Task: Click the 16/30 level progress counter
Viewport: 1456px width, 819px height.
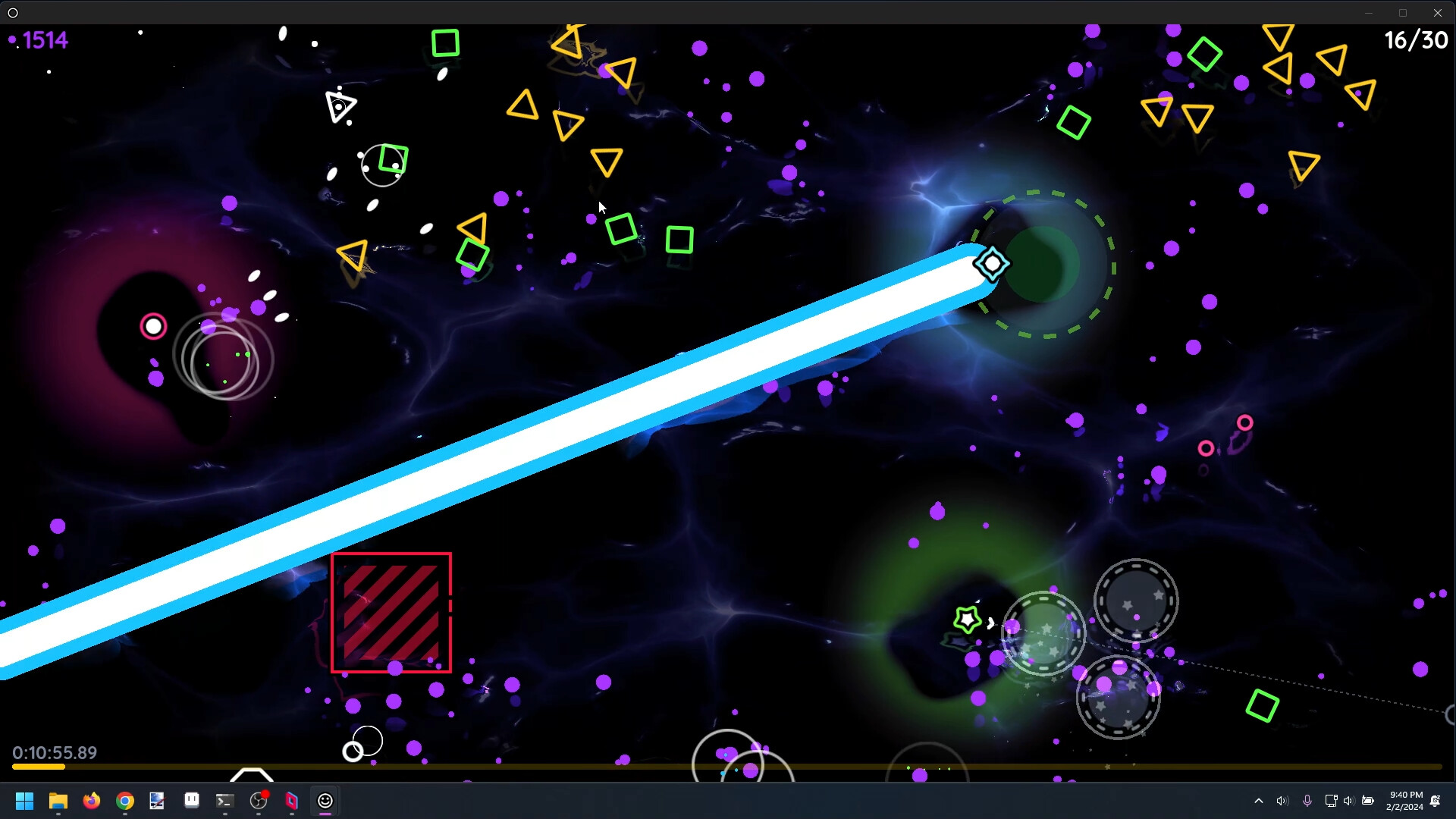Action: (x=1415, y=39)
